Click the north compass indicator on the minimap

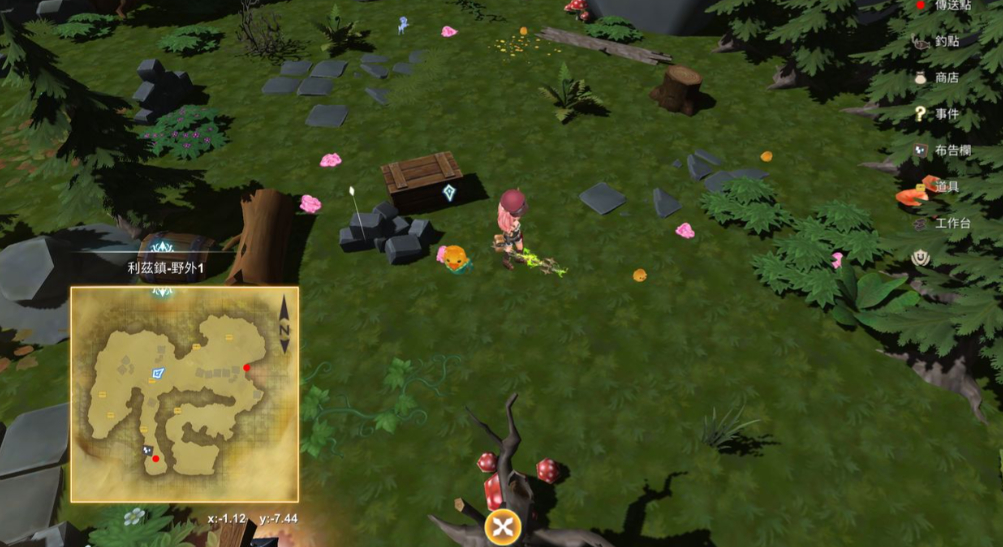point(284,323)
